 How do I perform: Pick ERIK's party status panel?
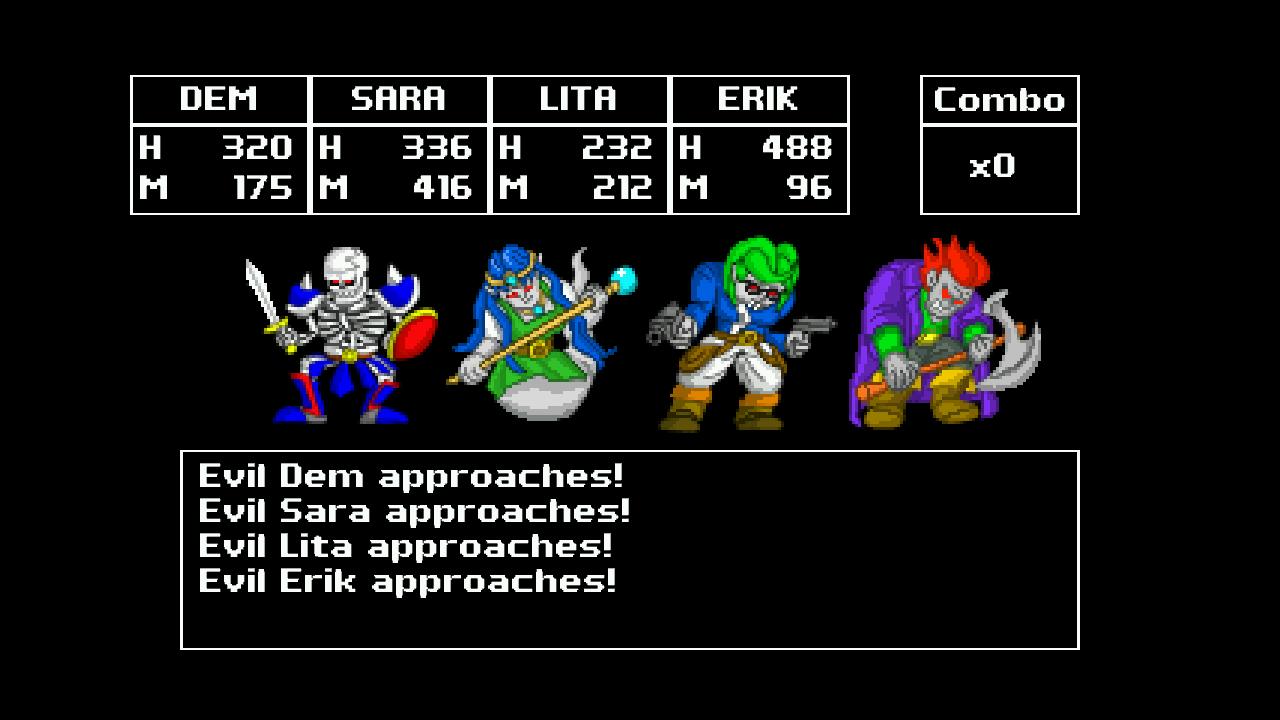tap(760, 145)
